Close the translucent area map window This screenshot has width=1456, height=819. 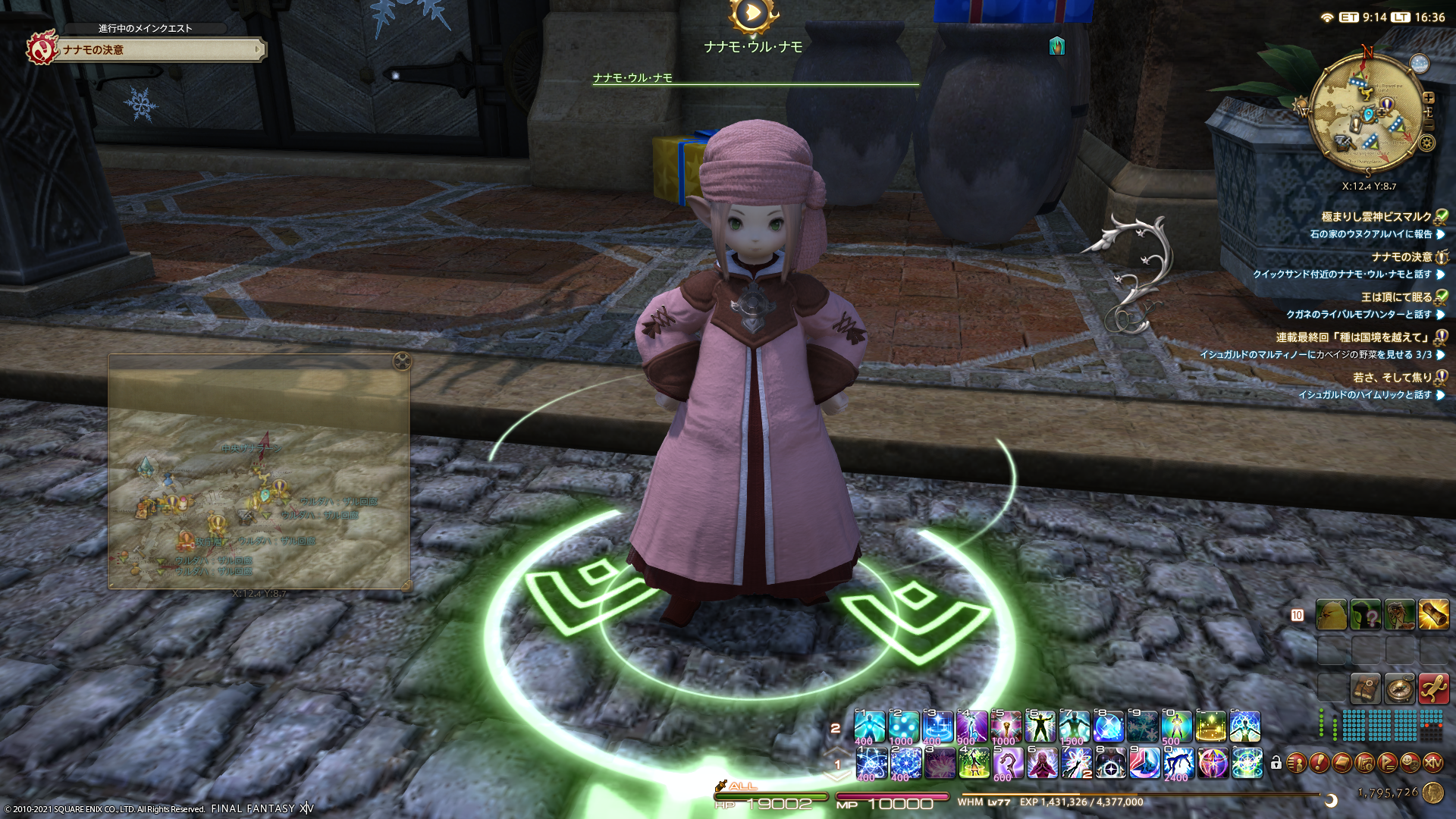pyautogui.click(x=402, y=362)
